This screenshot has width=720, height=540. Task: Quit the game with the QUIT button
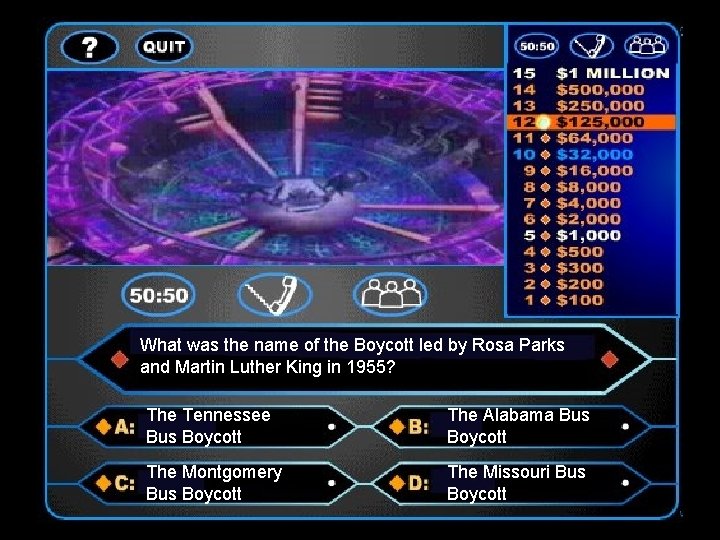pyautogui.click(x=163, y=47)
